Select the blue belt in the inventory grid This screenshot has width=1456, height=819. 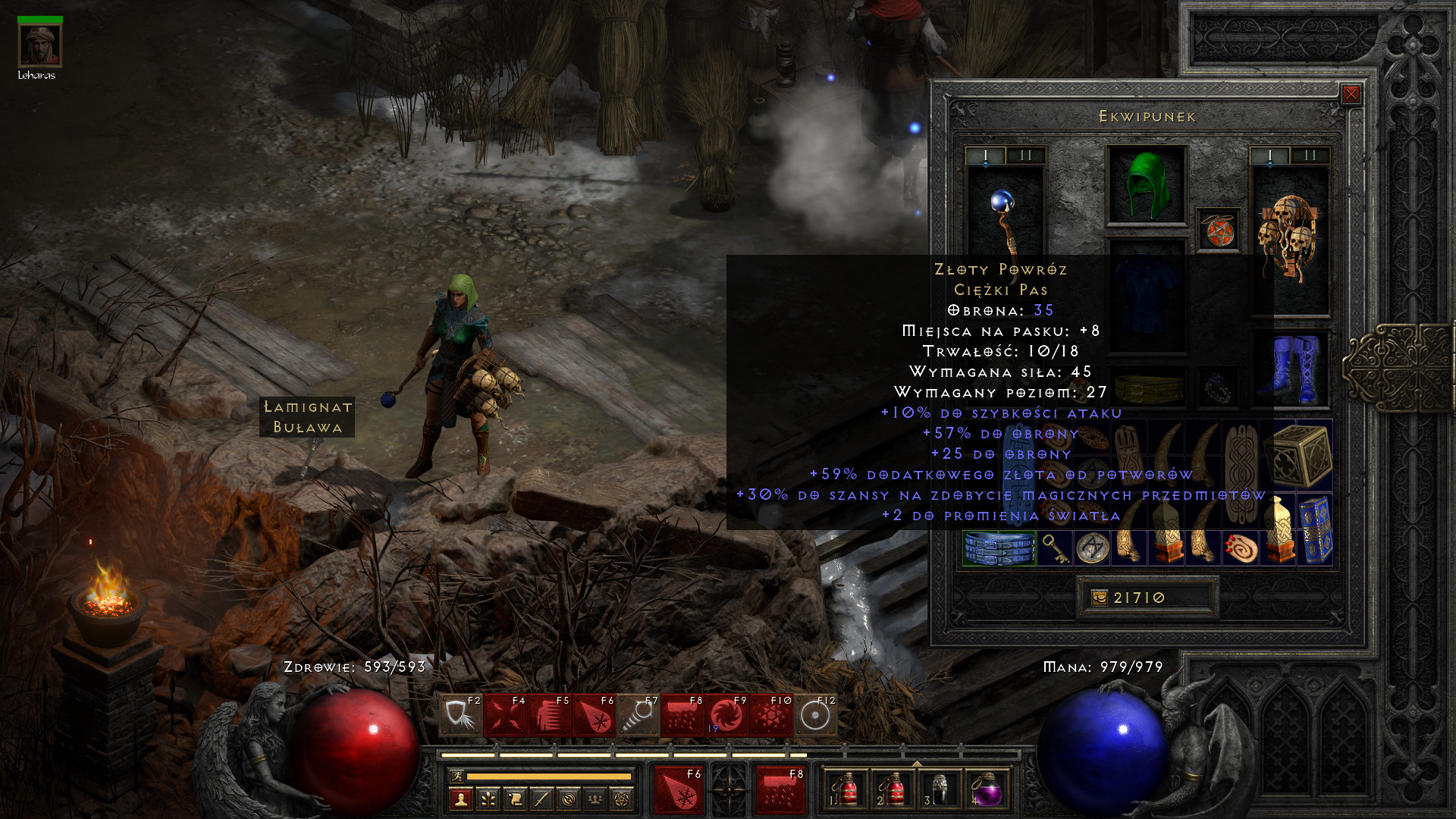point(999,548)
